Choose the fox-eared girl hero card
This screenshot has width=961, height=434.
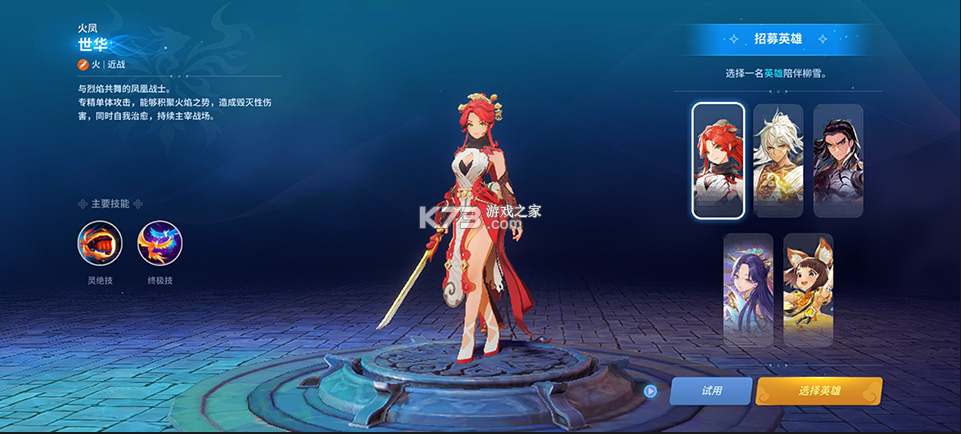[x=808, y=289]
